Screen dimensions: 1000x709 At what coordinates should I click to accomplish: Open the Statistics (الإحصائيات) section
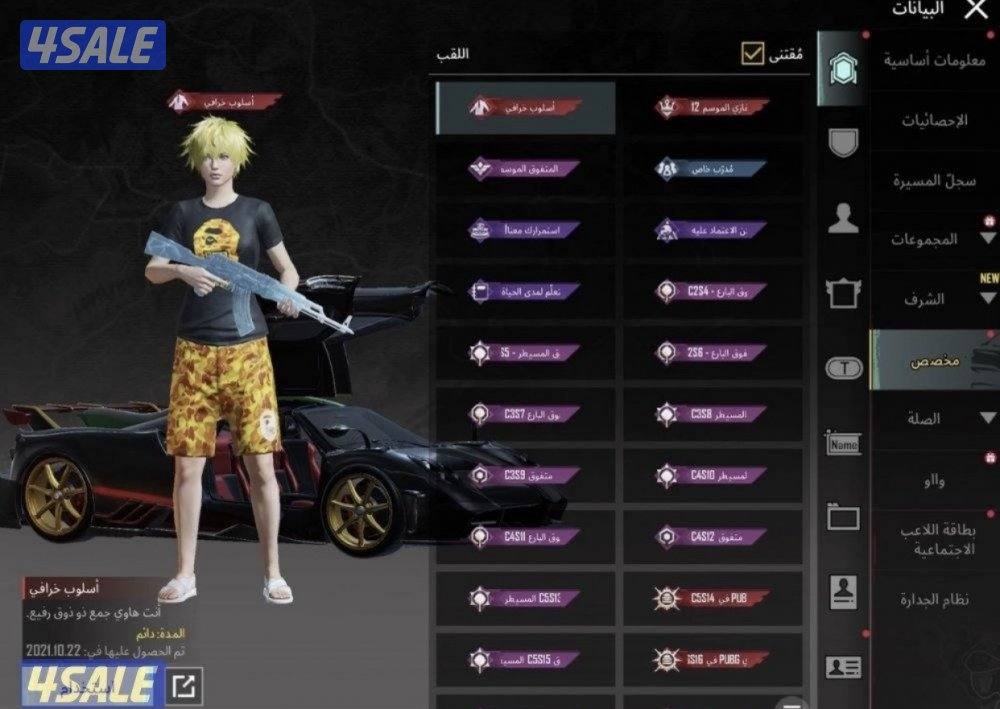pos(934,121)
